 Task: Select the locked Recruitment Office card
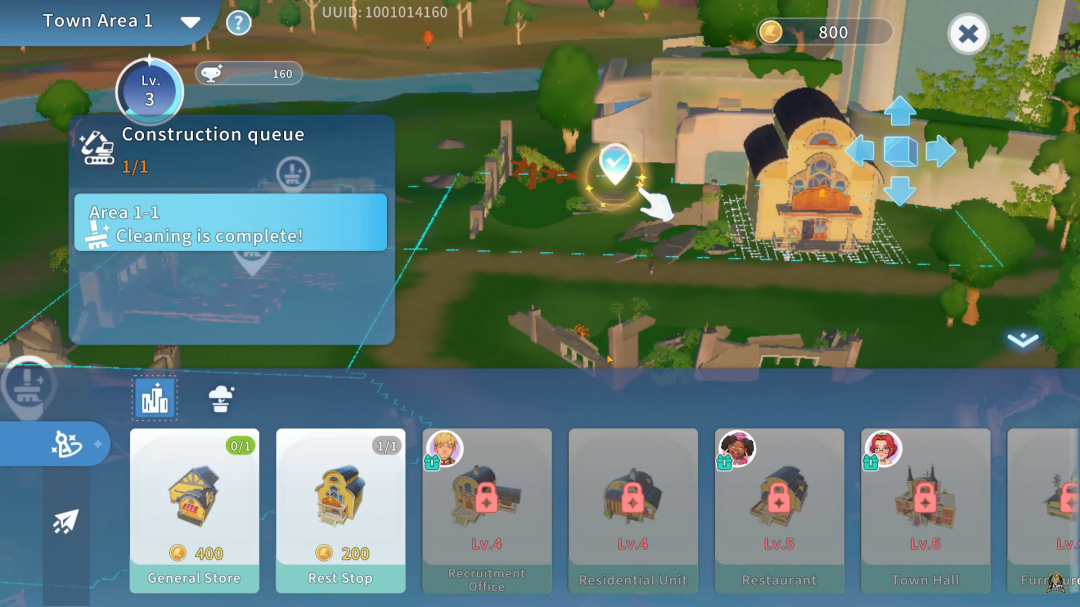point(487,510)
